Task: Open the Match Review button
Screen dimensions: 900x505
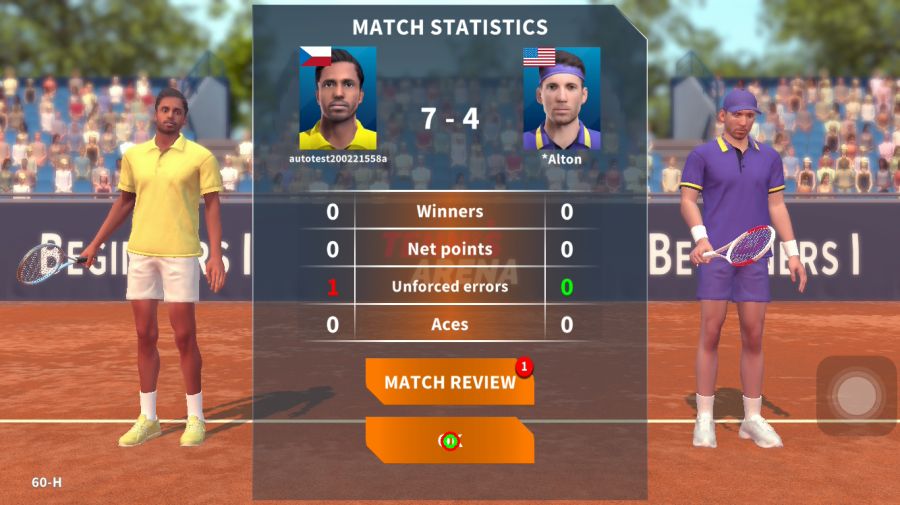Action: [449, 382]
